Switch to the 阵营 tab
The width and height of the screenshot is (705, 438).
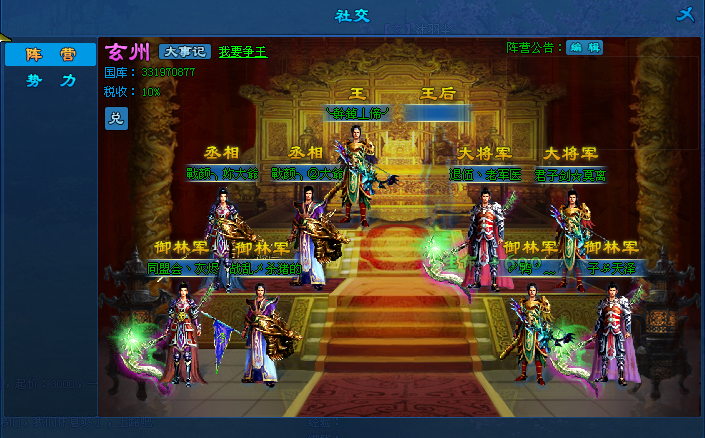coord(50,55)
